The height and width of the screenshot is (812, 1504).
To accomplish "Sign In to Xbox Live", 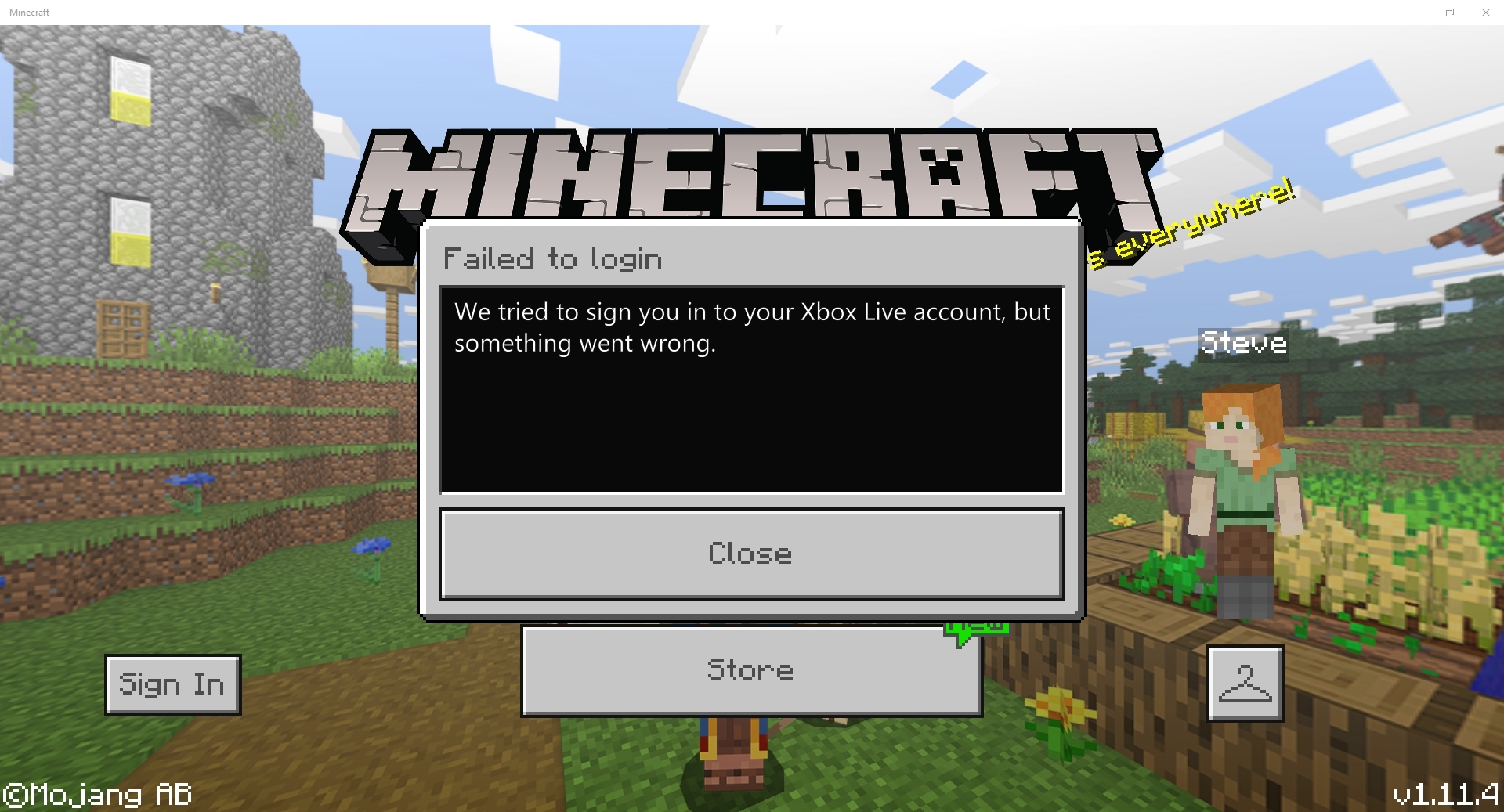I will tap(172, 684).
